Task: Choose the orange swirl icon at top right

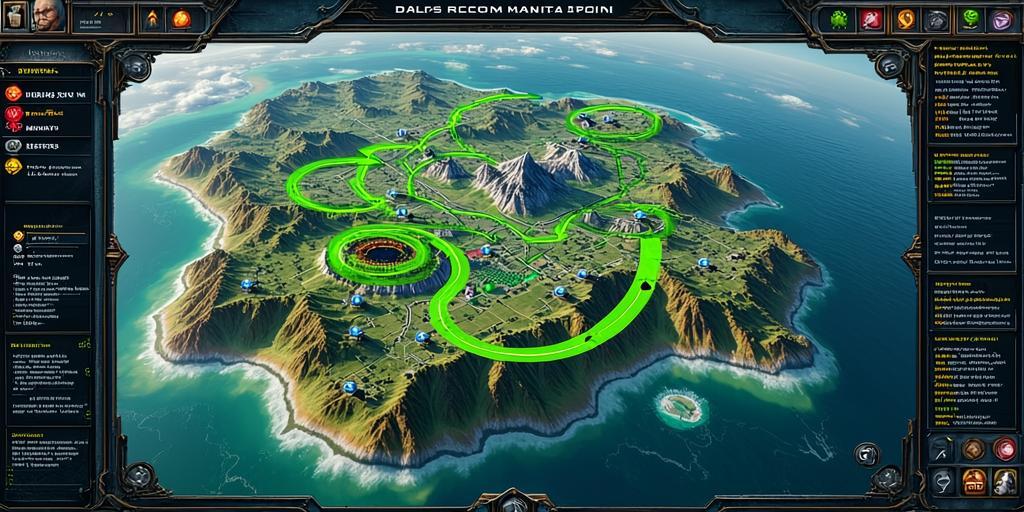Action: (905, 19)
